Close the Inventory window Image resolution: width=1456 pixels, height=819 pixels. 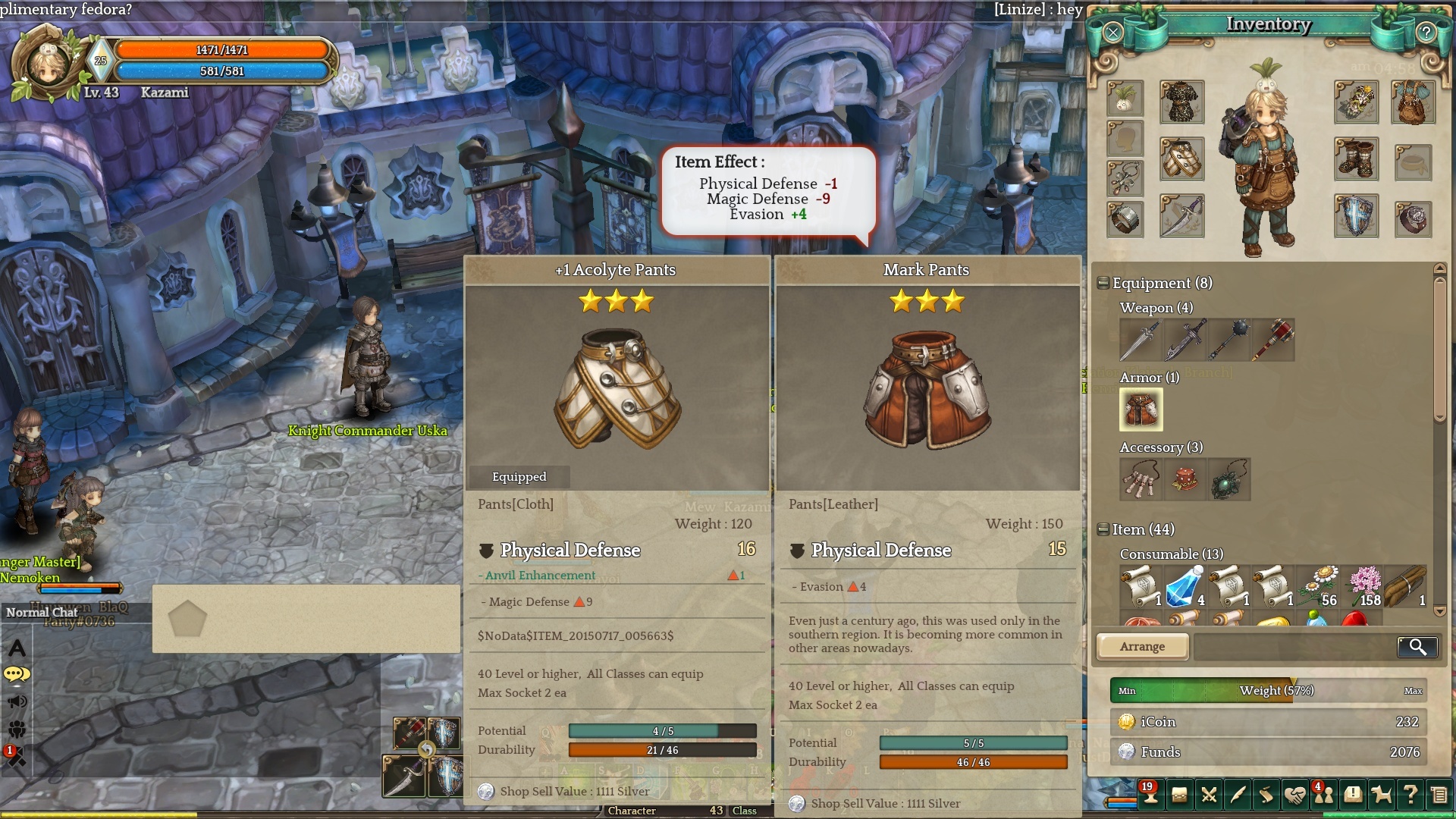(1112, 32)
